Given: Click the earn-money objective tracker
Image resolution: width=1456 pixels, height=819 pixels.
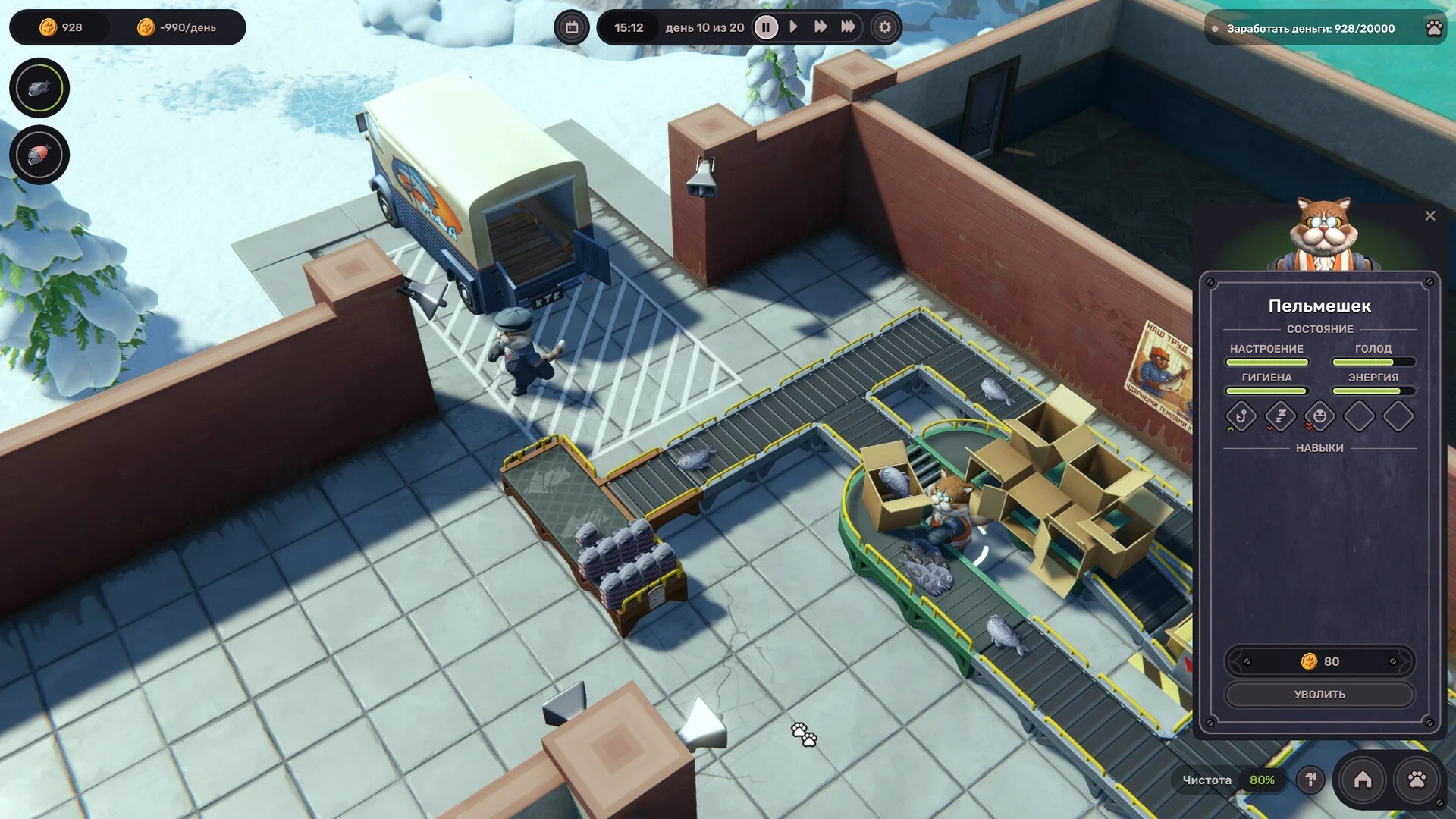Looking at the screenshot, I should (x=1310, y=28).
